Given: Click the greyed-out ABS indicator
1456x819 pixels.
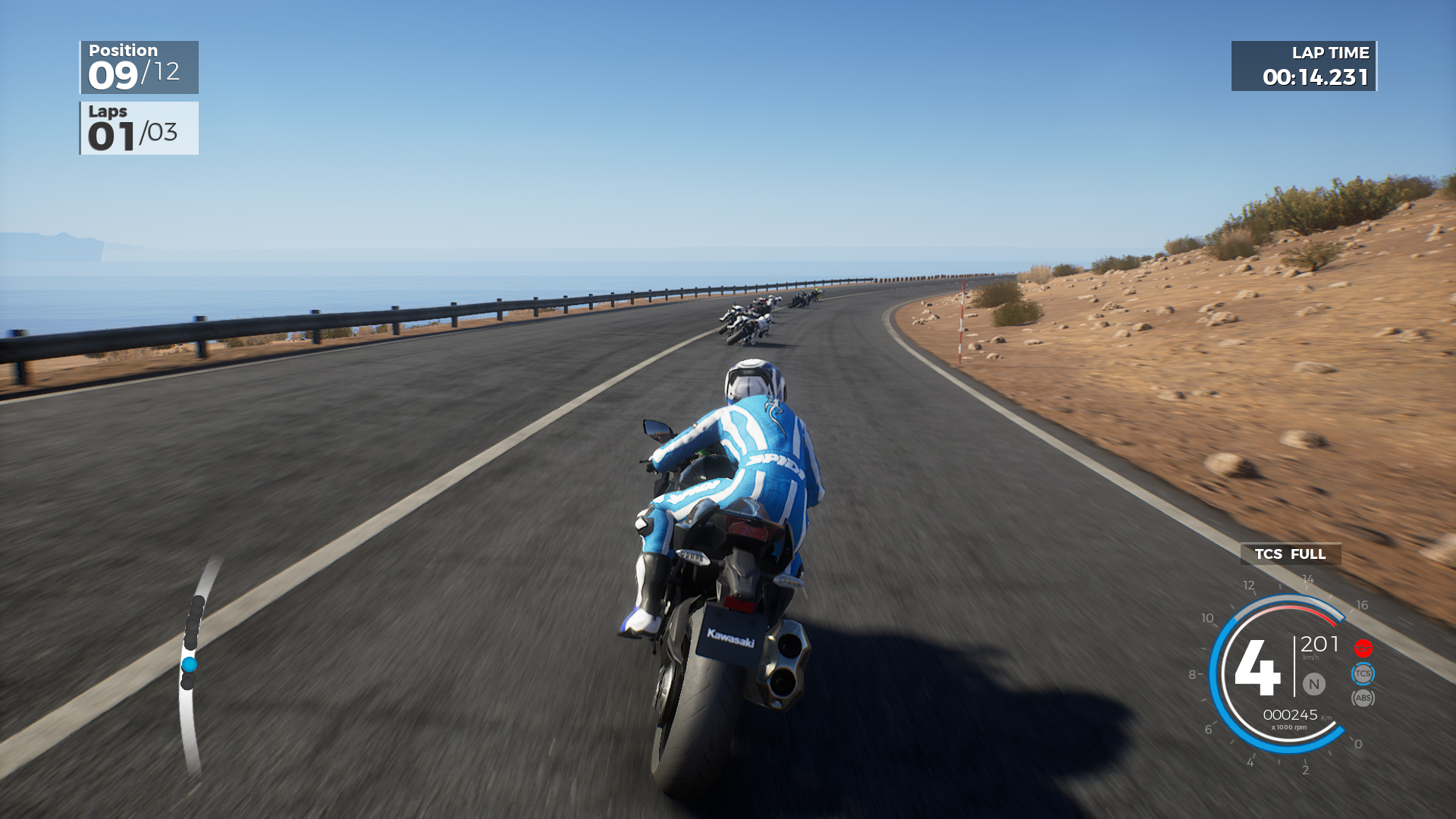Looking at the screenshot, I should click(1363, 698).
